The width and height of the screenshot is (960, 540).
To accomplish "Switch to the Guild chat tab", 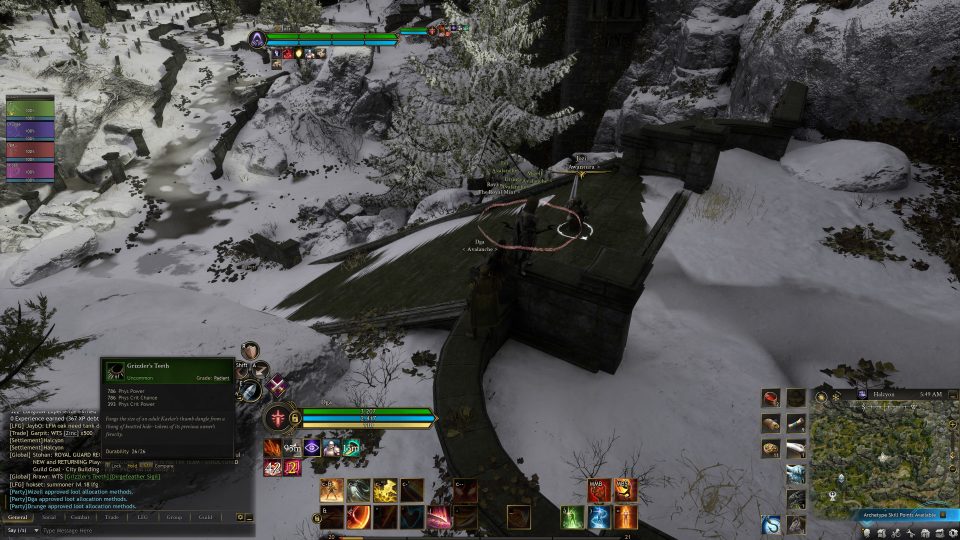I will 205,517.
